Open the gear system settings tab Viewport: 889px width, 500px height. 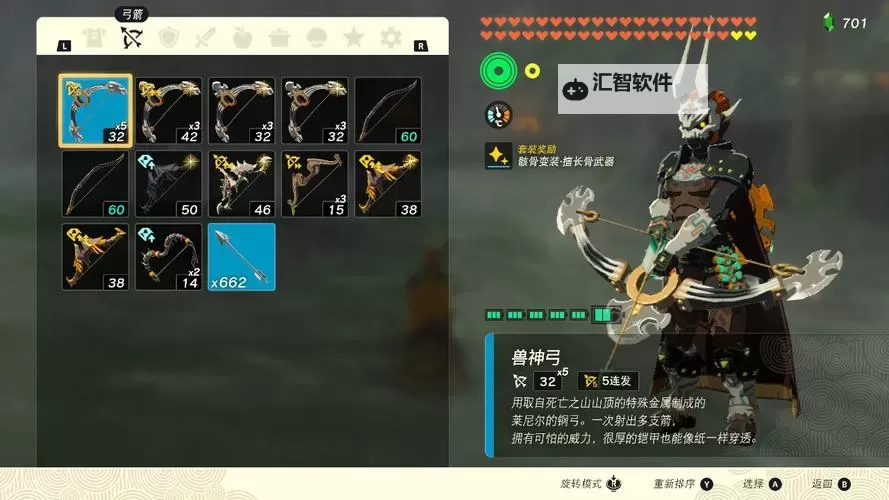click(390, 39)
